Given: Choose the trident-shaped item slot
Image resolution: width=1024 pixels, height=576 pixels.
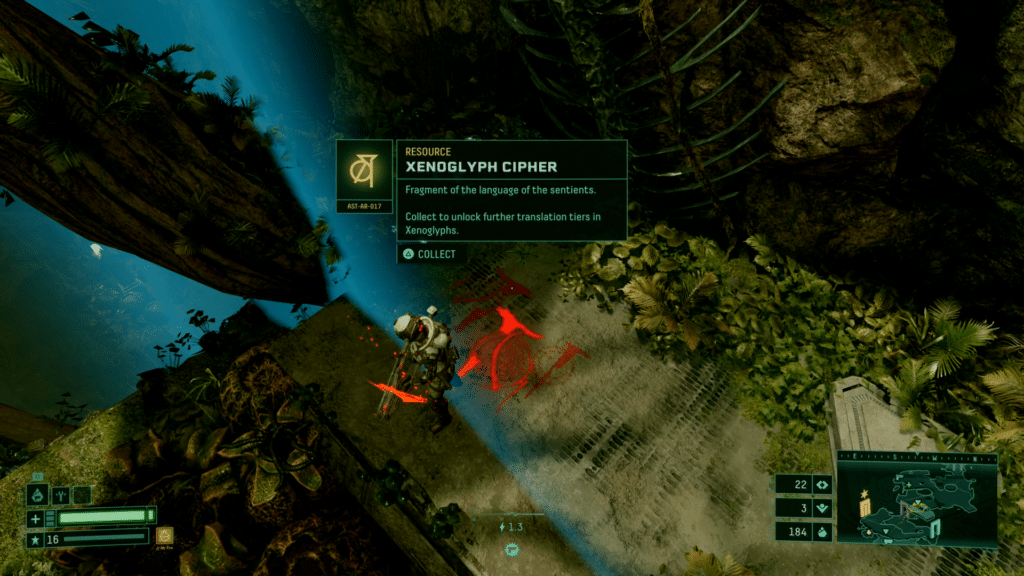Looking at the screenshot, I should tap(59, 494).
